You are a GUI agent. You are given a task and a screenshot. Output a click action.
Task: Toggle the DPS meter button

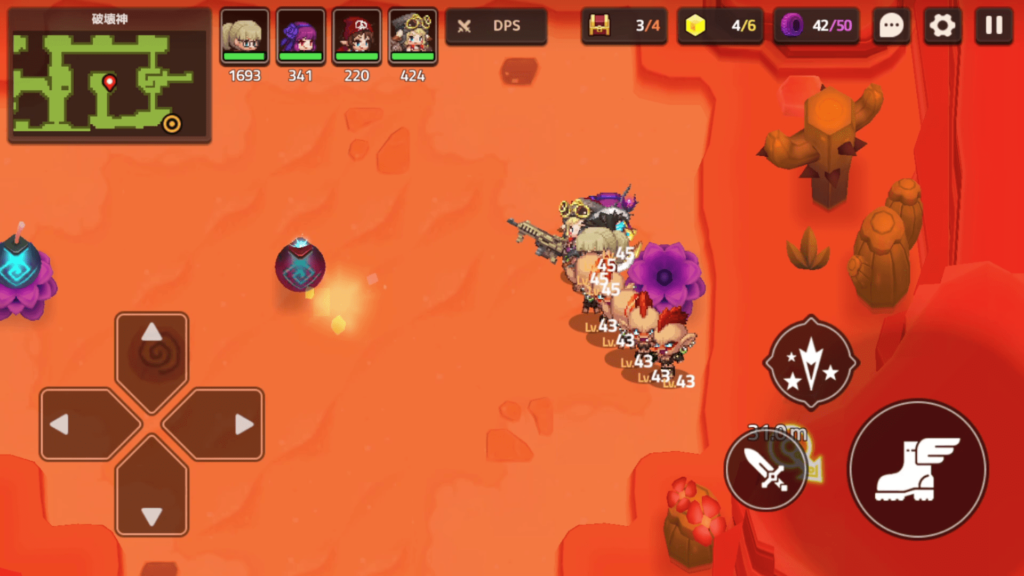pos(496,27)
